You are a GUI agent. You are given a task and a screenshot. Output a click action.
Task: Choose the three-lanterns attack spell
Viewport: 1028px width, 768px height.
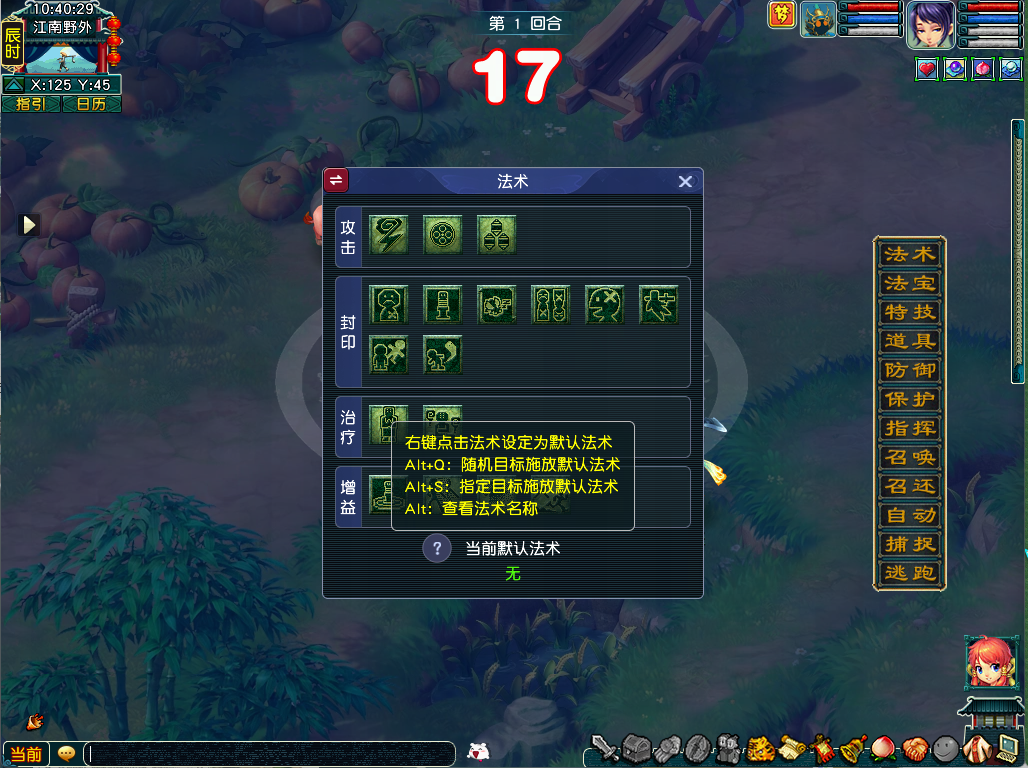496,234
